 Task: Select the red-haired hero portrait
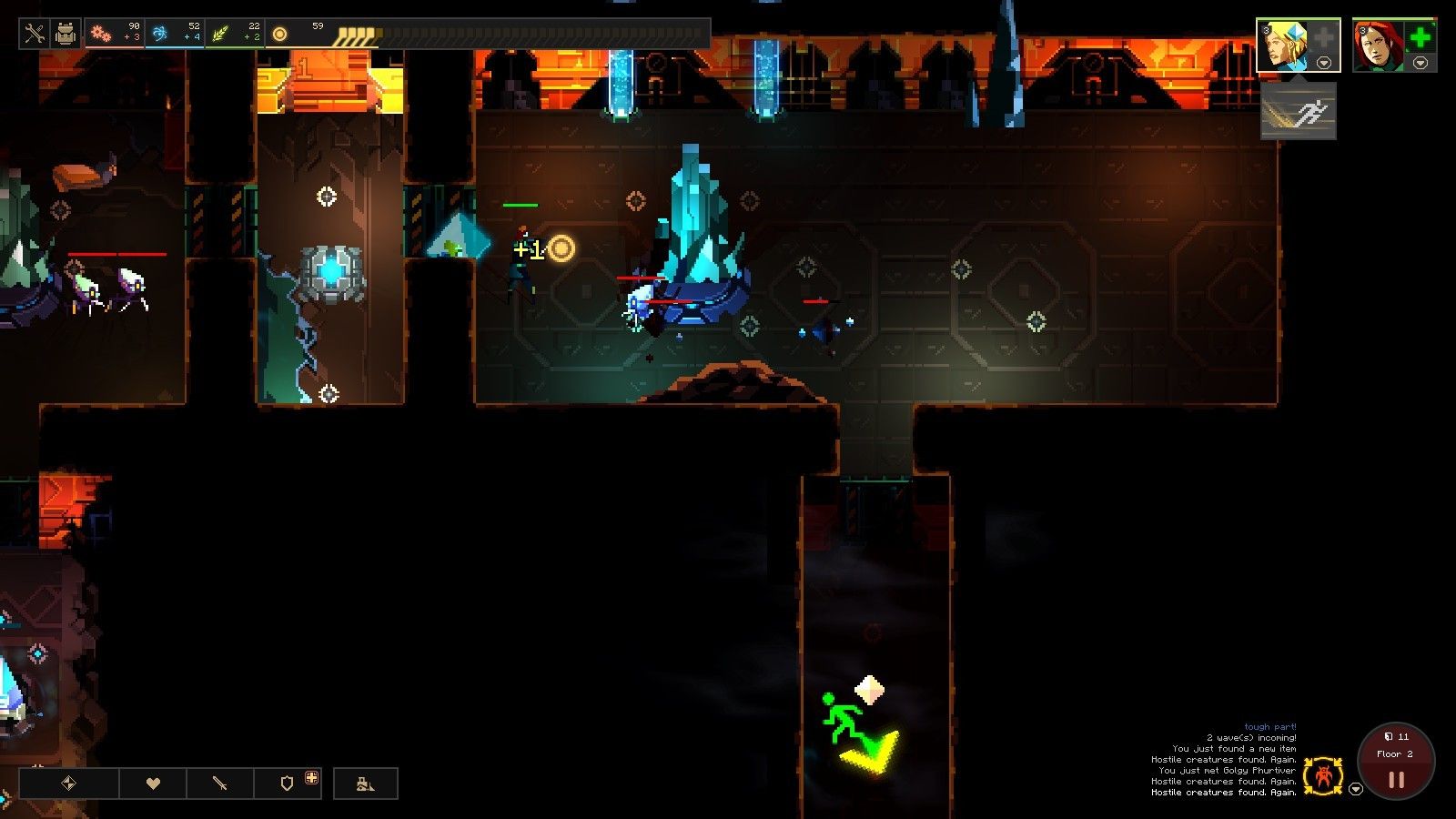click(x=1376, y=45)
